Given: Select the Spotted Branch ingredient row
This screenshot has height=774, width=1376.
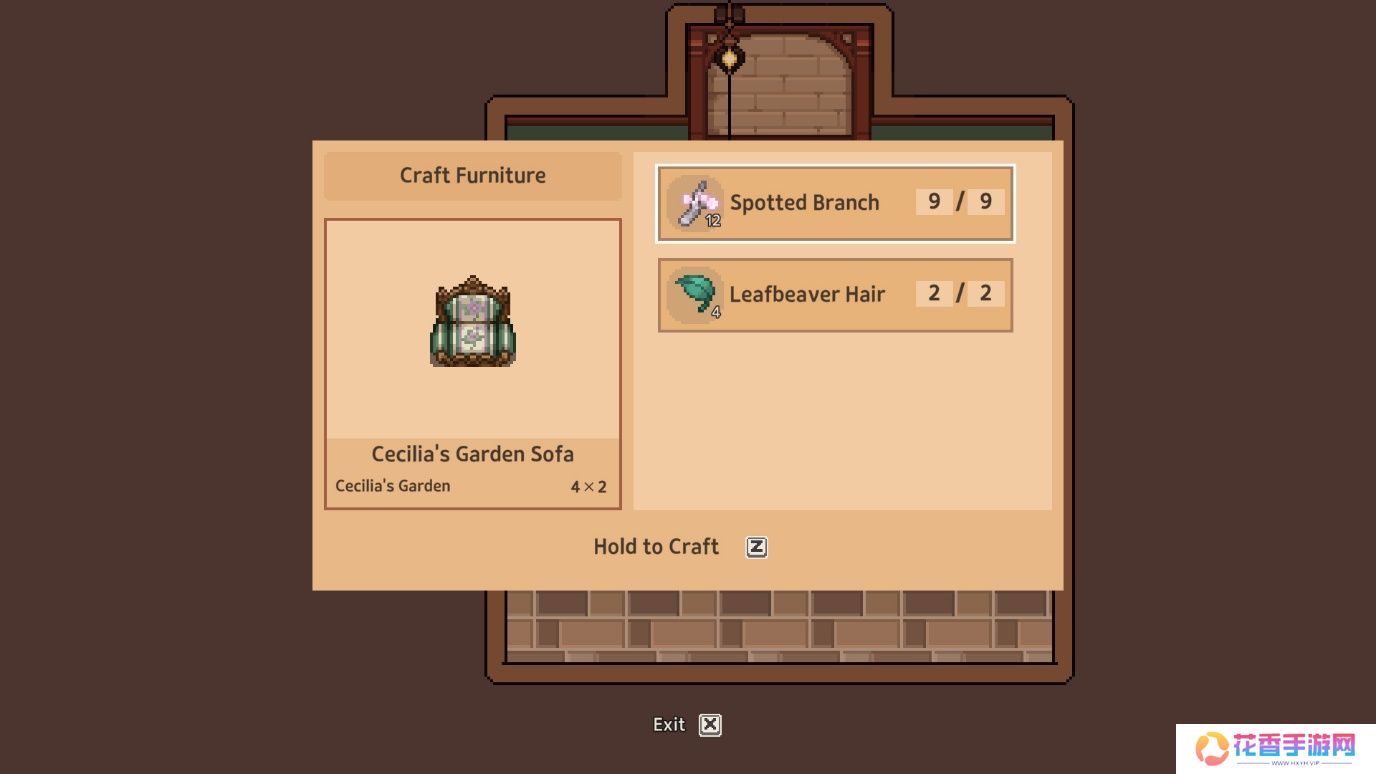Looking at the screenshot, I should click(835, 203).
